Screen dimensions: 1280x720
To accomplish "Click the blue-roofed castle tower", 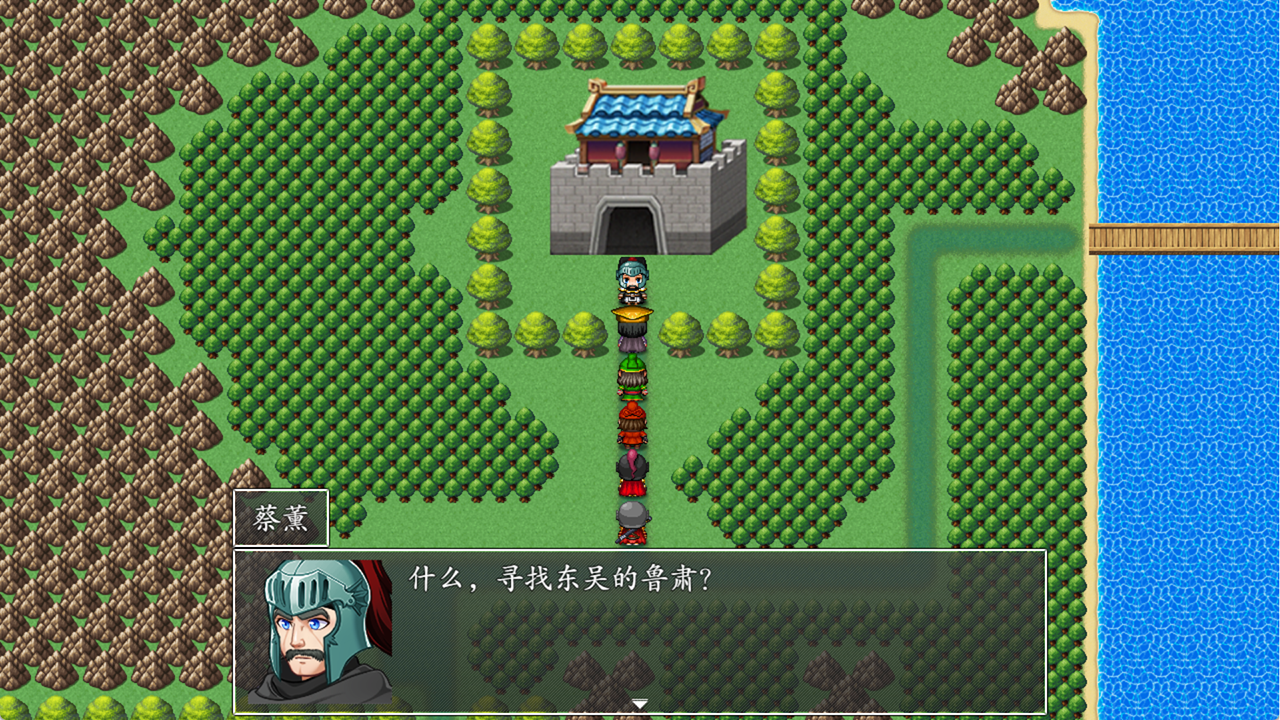I will click(640, 110).
